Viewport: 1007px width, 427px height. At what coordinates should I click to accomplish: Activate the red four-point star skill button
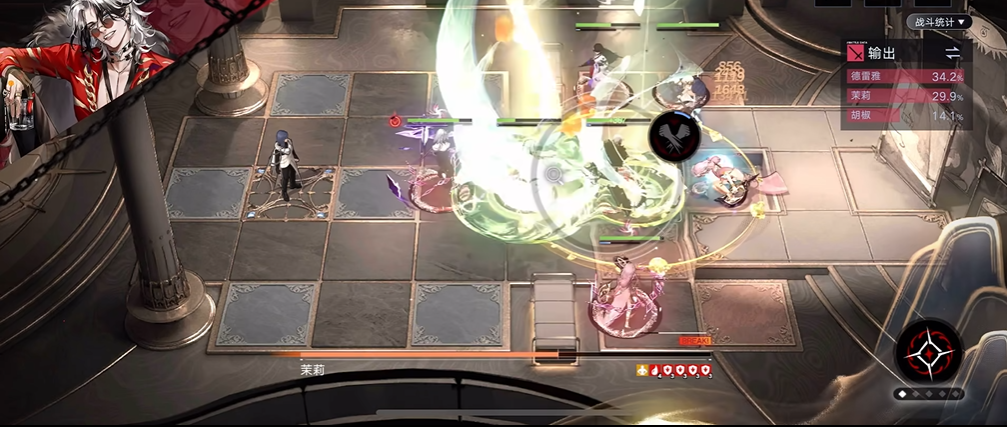(x=929, y=354)
